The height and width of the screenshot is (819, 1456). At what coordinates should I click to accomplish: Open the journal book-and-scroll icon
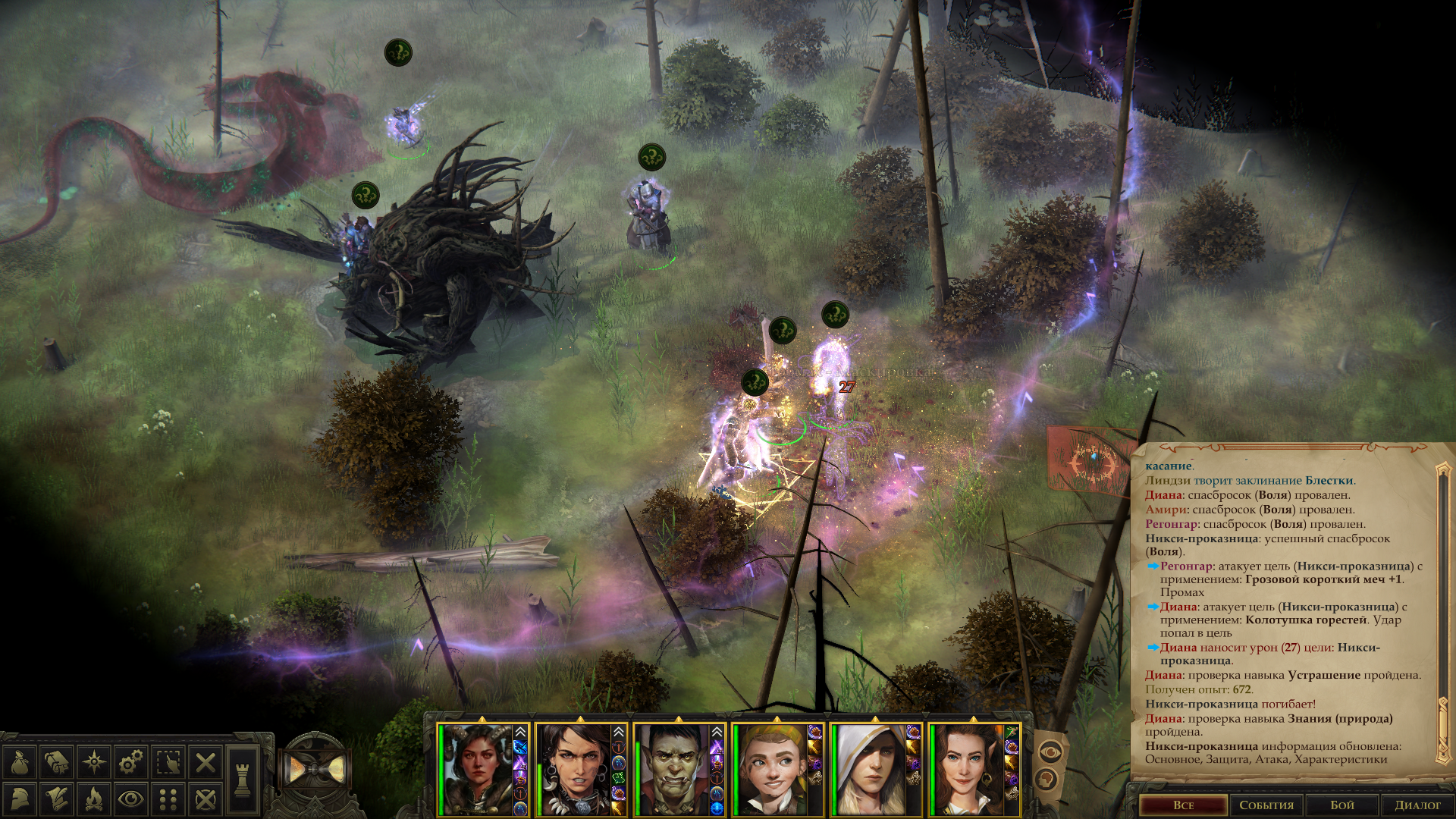pyautogui.click(x=57, y=762)
